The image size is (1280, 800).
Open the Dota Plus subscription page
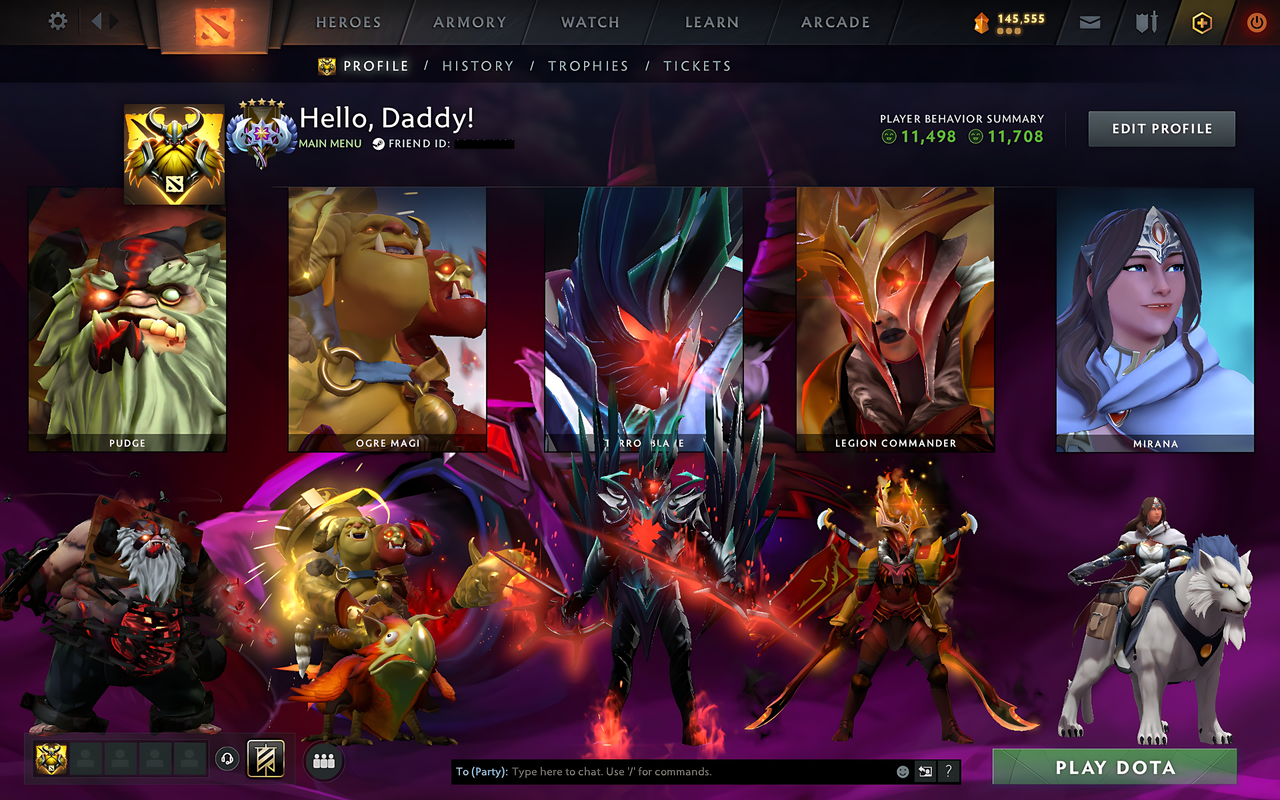click(1201, 21)
